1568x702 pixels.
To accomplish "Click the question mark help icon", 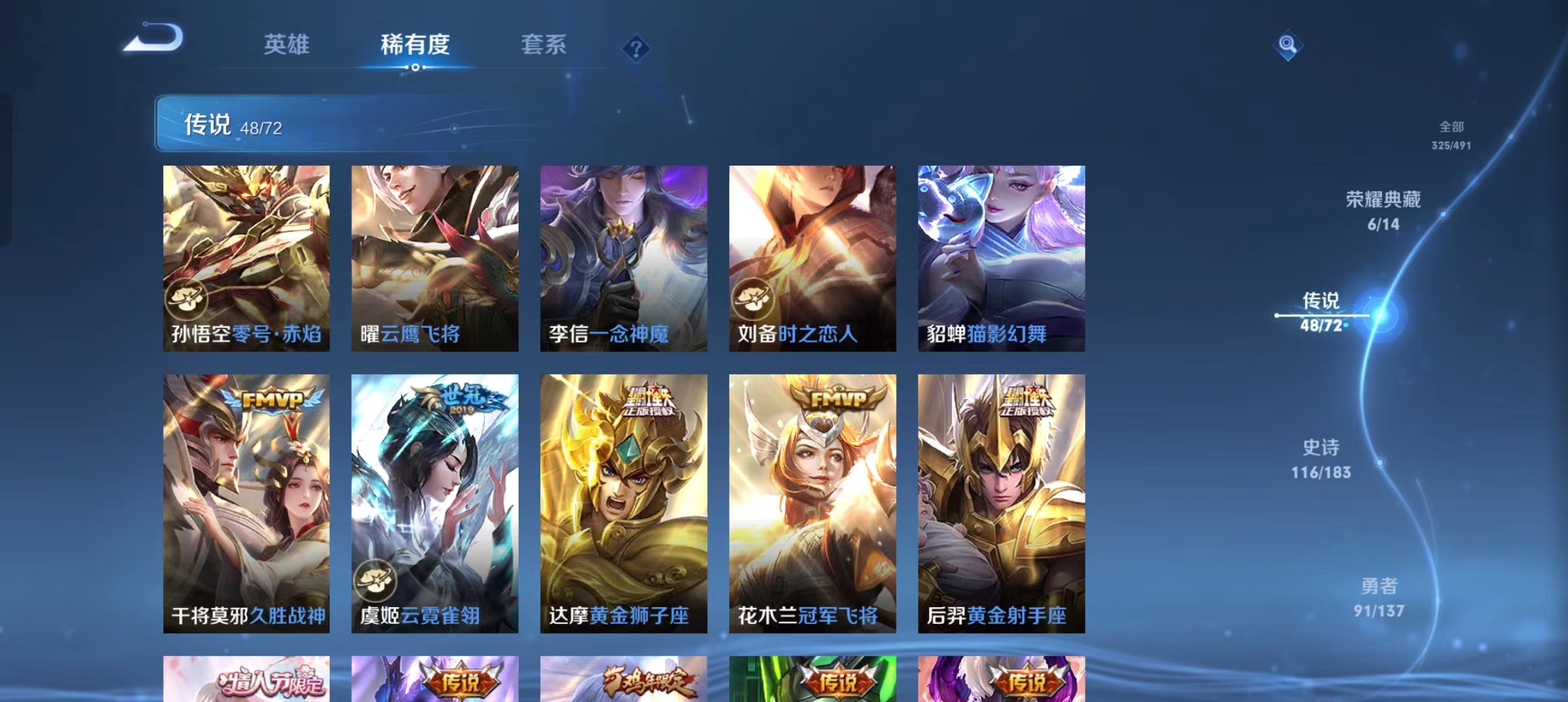I will pyautogui.click(x=636, y=49).
